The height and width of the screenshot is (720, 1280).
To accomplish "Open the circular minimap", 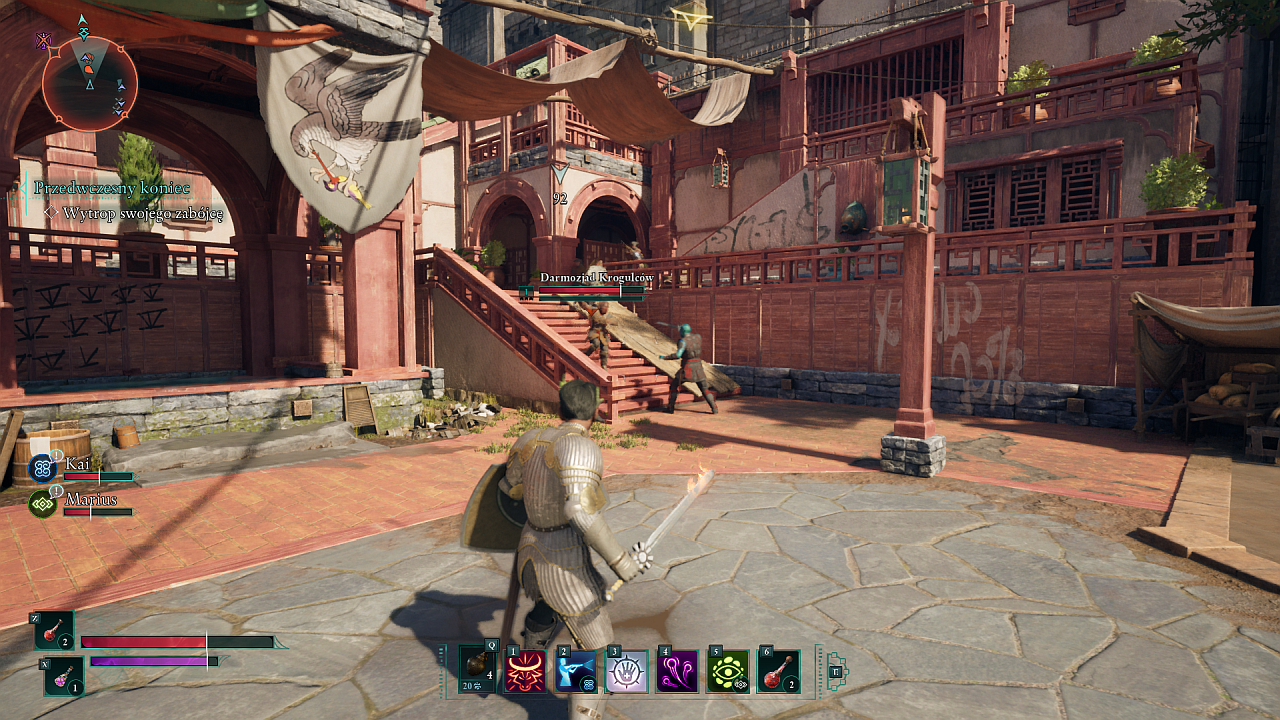I will (89, 83).
